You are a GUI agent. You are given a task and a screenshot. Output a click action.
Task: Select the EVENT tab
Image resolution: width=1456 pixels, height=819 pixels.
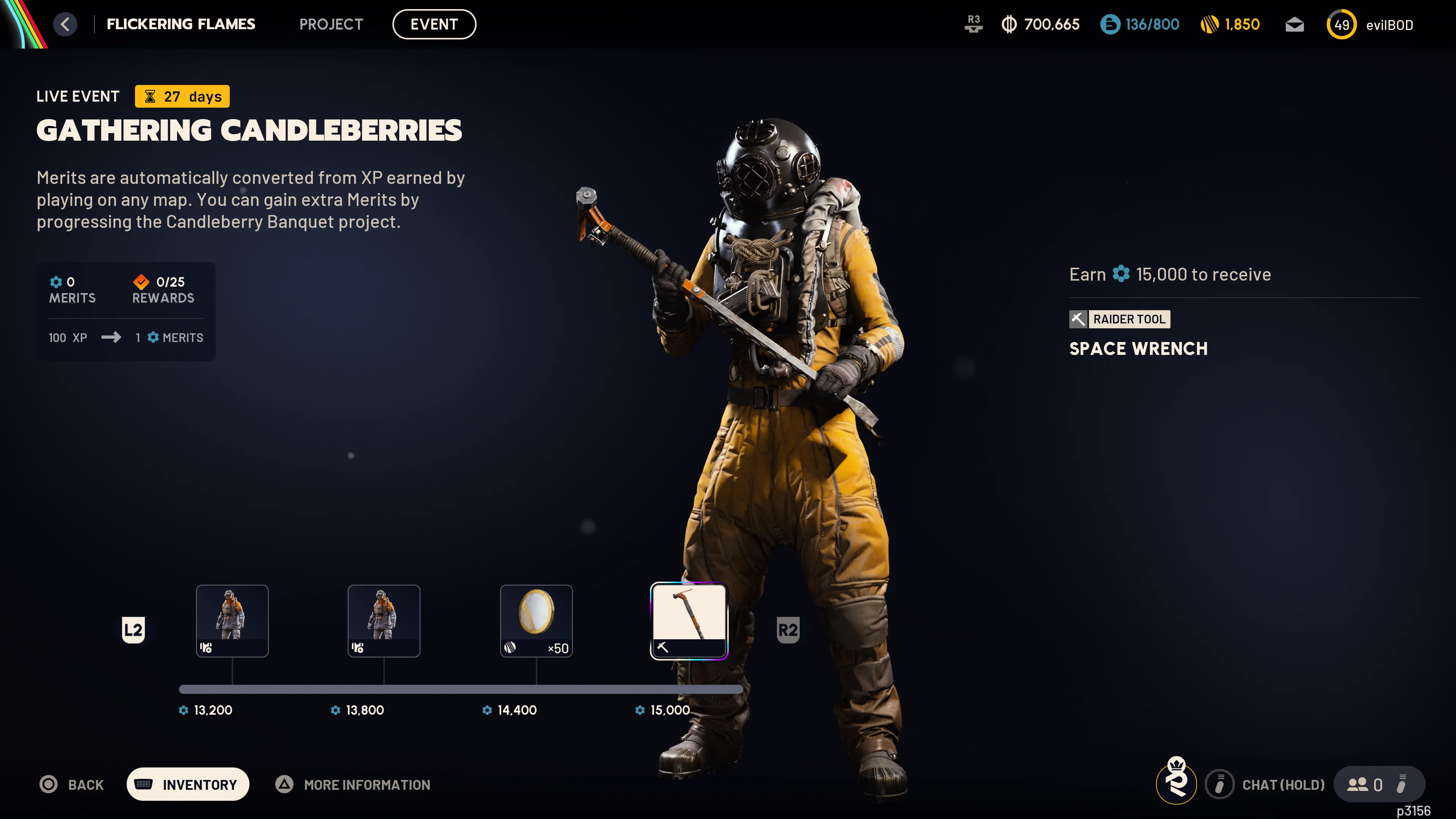pyautogui.click(x=434, y=24)
